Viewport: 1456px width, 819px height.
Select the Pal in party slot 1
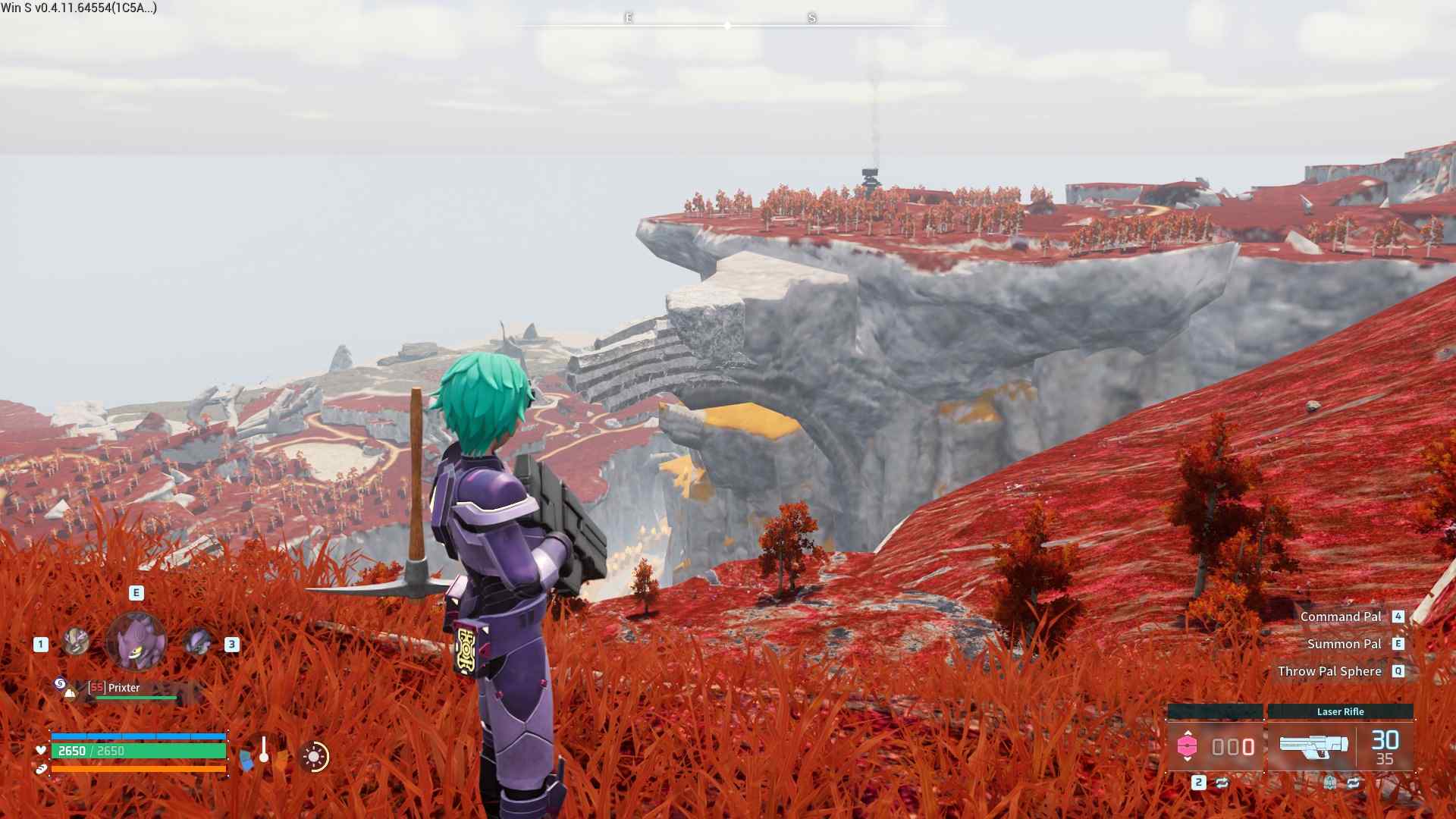click(76, 640)
